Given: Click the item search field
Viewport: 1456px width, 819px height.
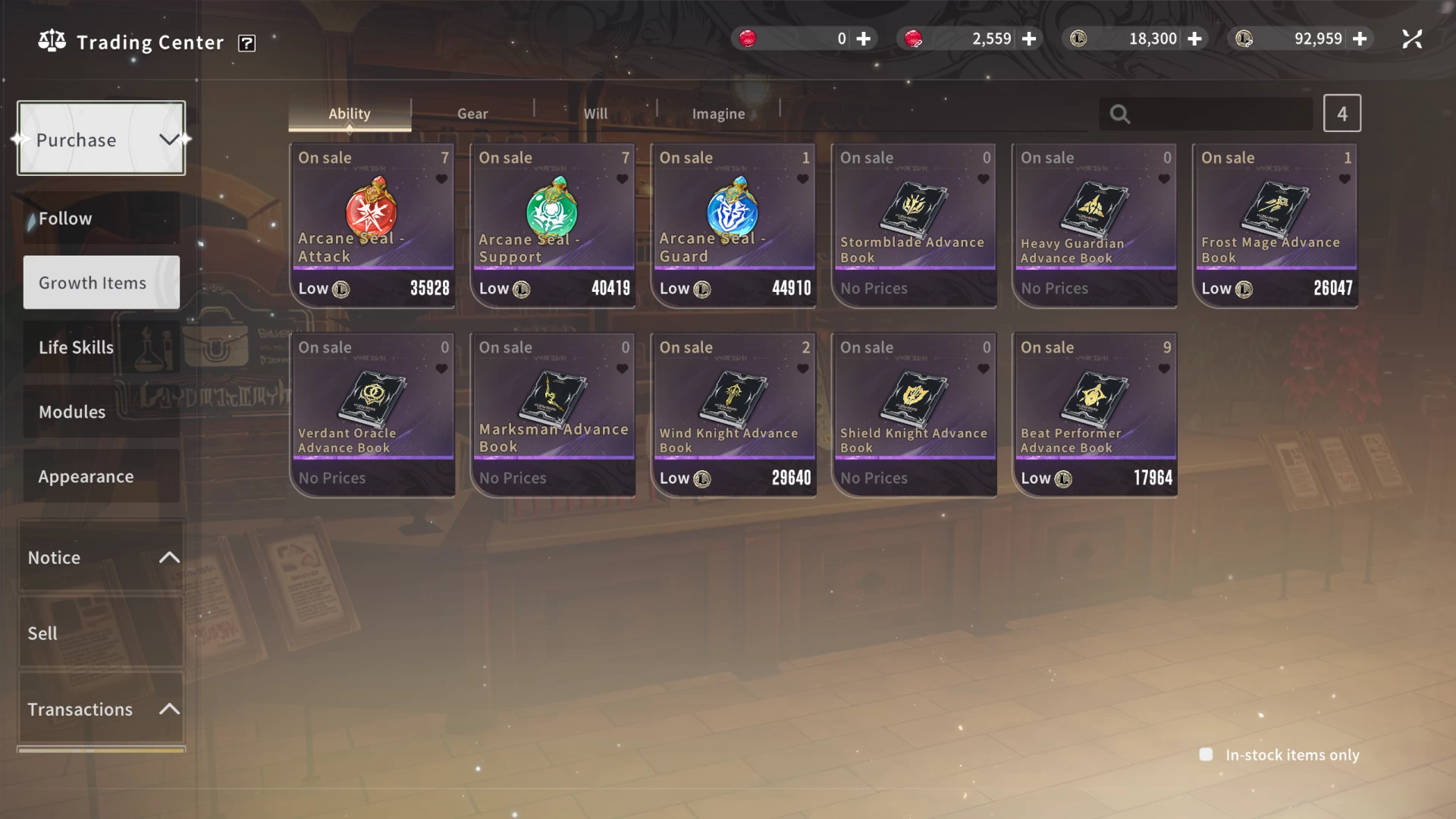Looking at the screenshot, I should click(x=1219, y=114).
